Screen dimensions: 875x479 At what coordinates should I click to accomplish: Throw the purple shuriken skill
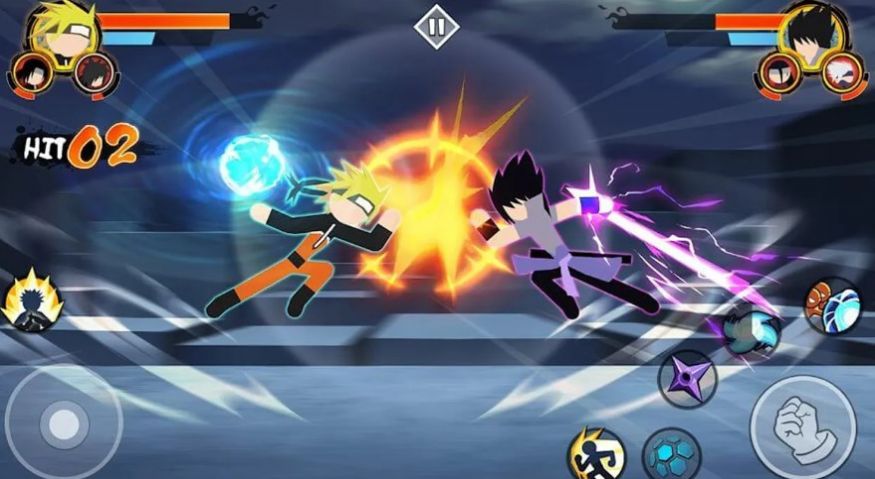click(x=687, y=379)
